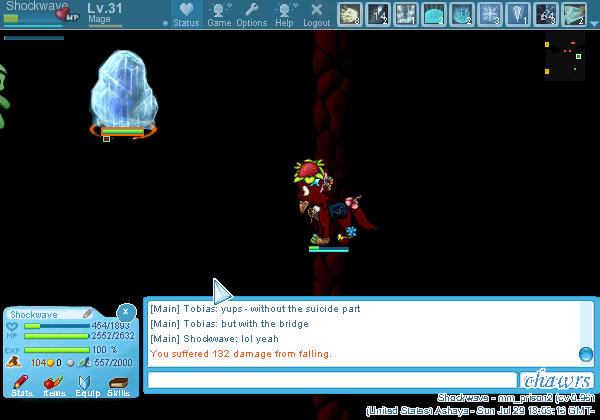Open the Stats window
600x420 pixels.
pos(21,383)
